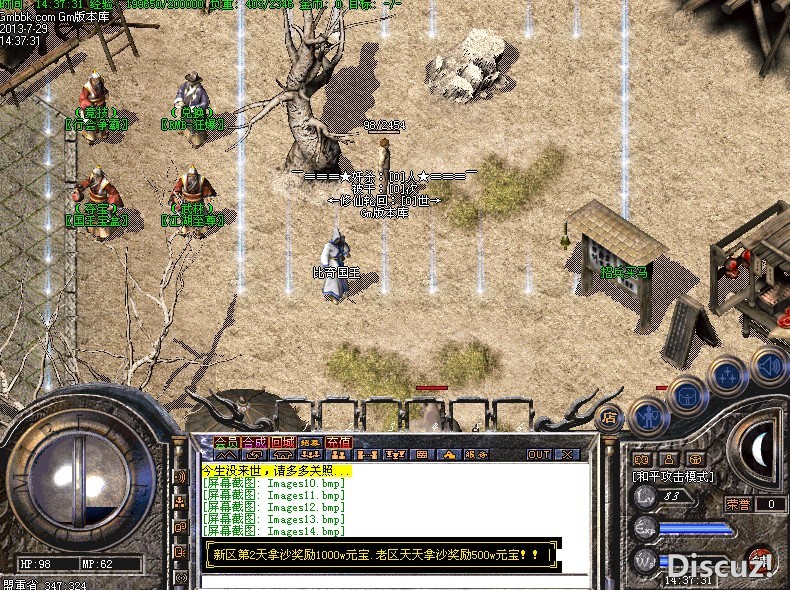Click the OUT logout button

(539, 454)
